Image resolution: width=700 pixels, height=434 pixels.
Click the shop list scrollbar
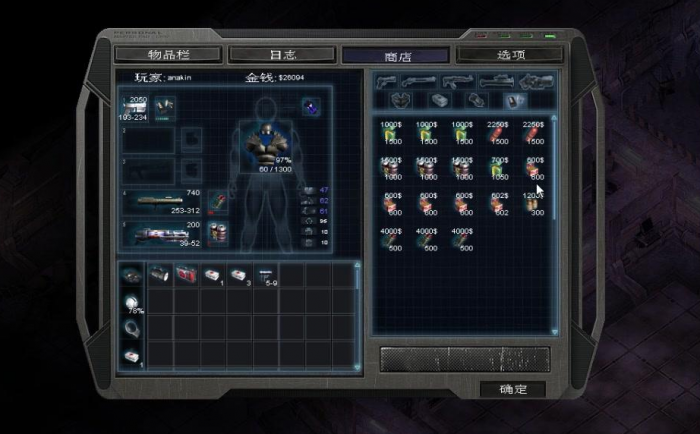click(x=554, y=230)
